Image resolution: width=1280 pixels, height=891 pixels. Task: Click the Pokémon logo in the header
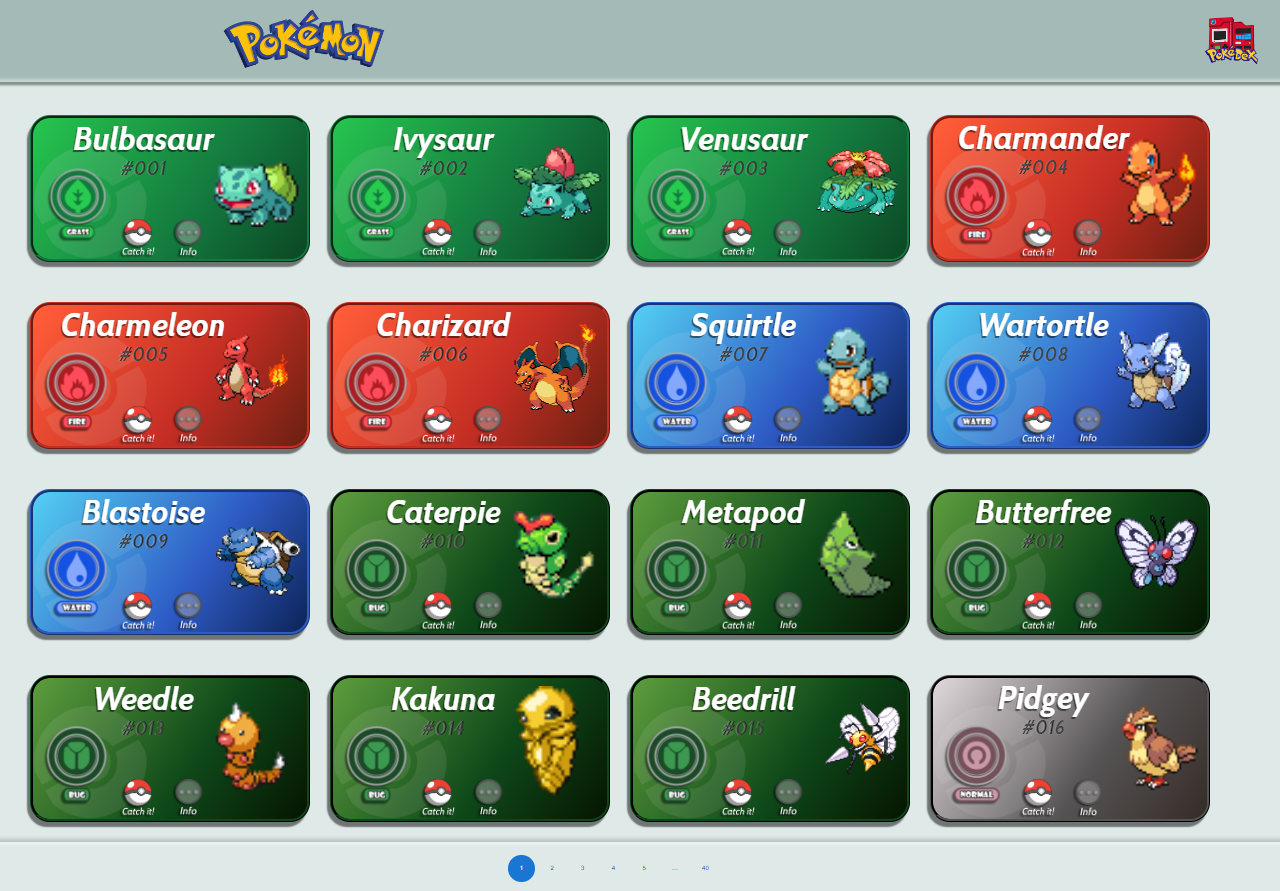(x=301, y=42)
